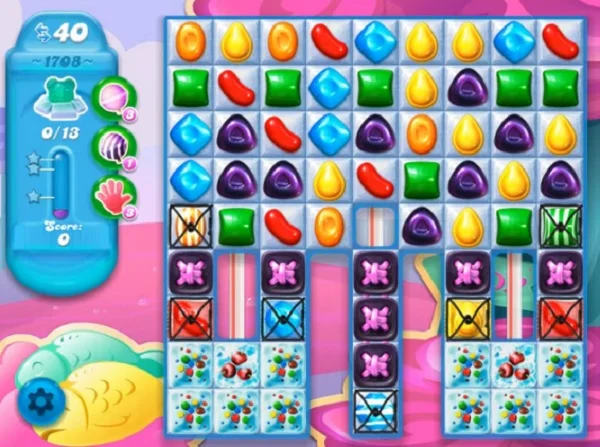Pick the locked blue round candy

coord(281,317)
